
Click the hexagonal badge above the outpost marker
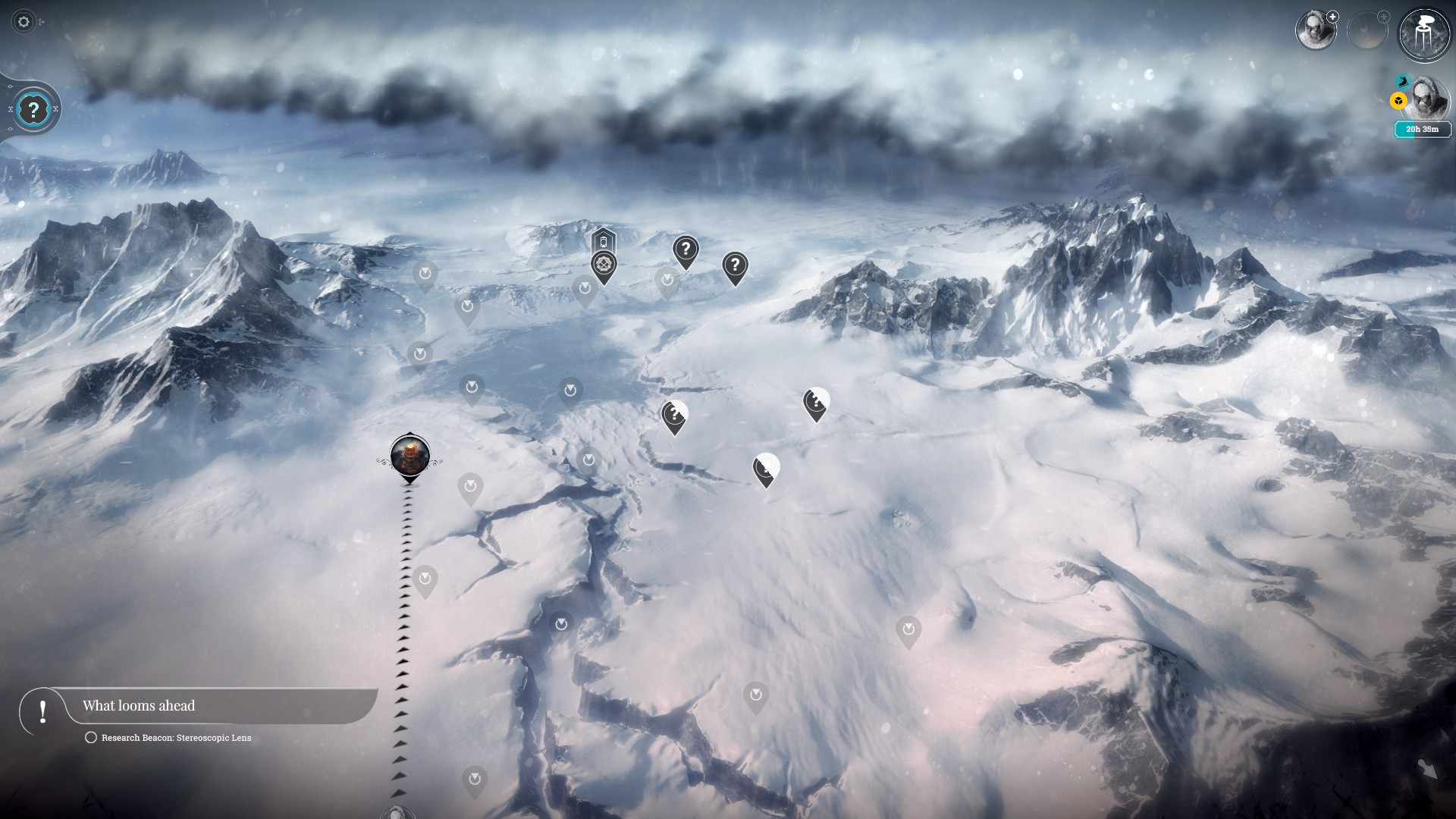click(604, 242)
